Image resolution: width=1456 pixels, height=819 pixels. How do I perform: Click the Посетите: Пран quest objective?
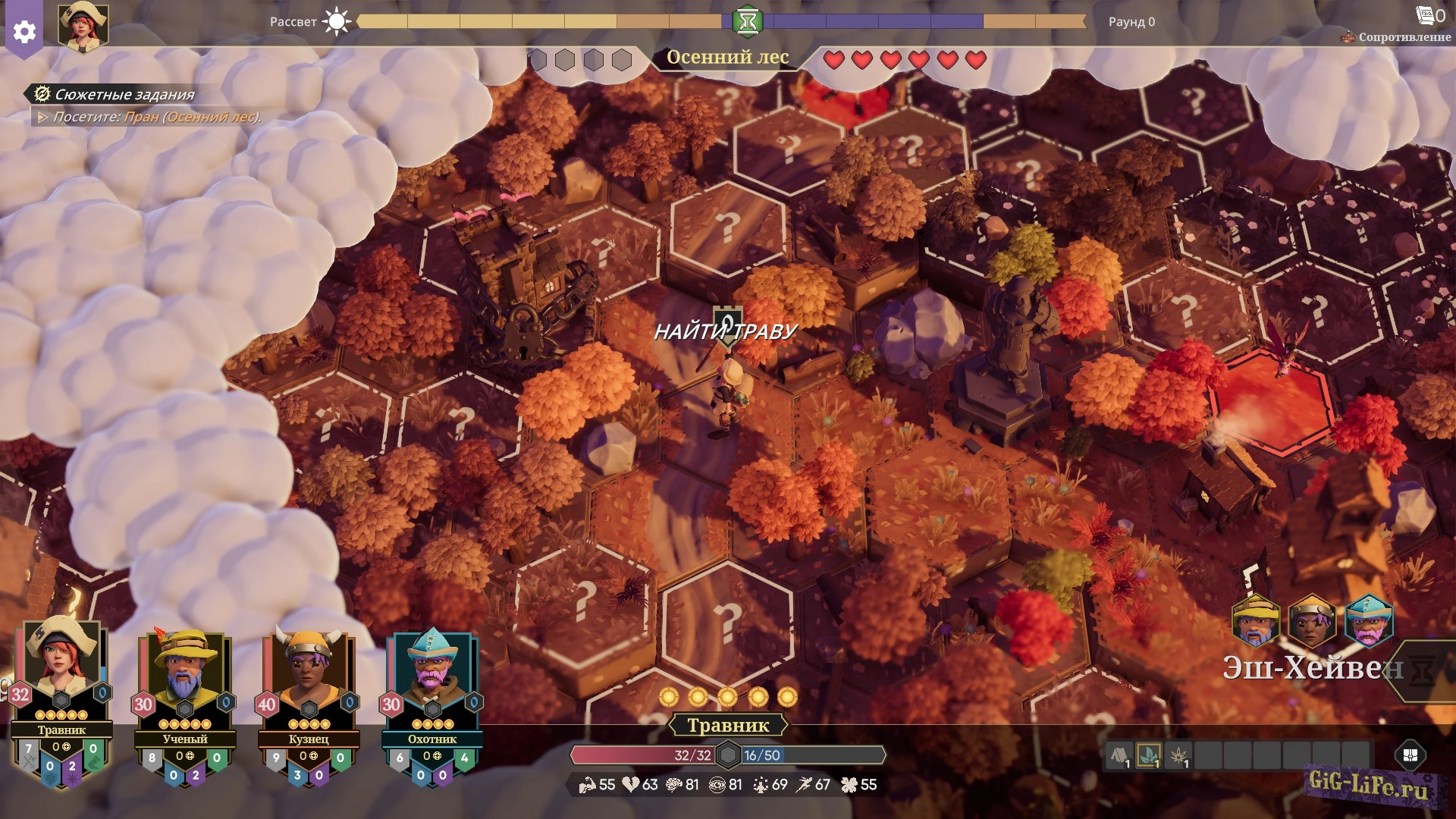click(152, 117)
